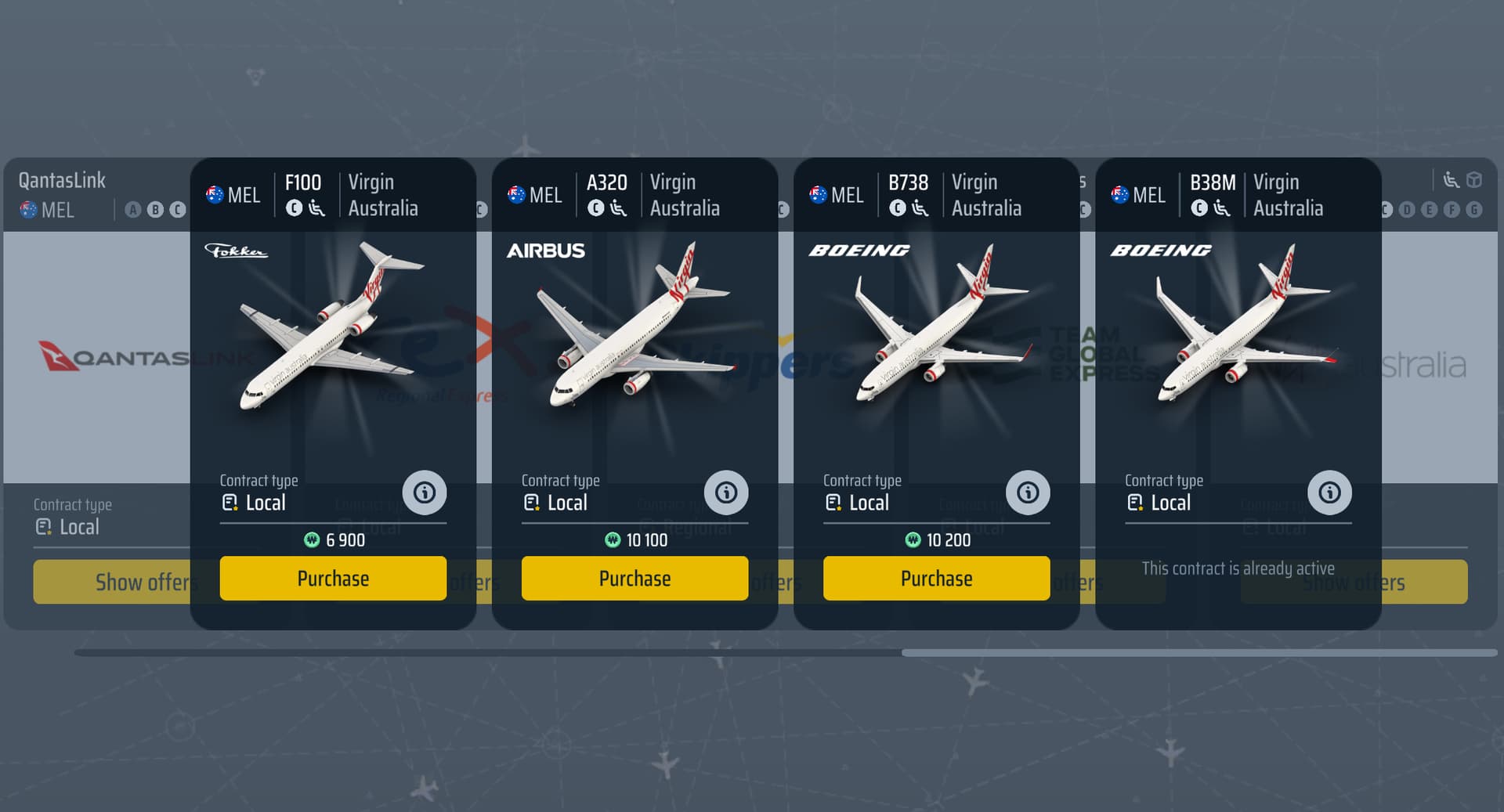Purchase the F100 Virgin Australia contract
The image size is (1504, 812).
[x=333, y=579]
